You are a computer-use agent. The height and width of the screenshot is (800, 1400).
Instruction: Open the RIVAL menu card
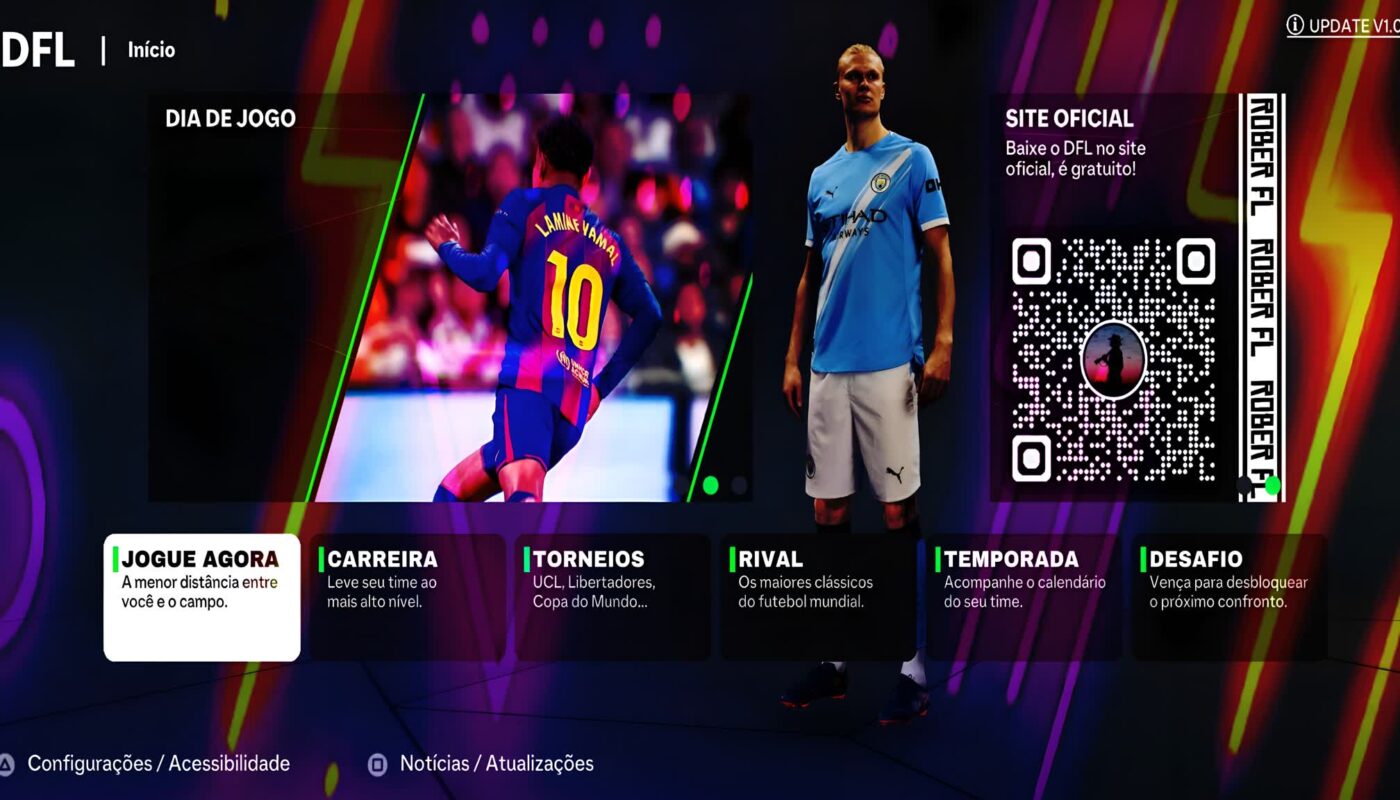tap(815, 595)
